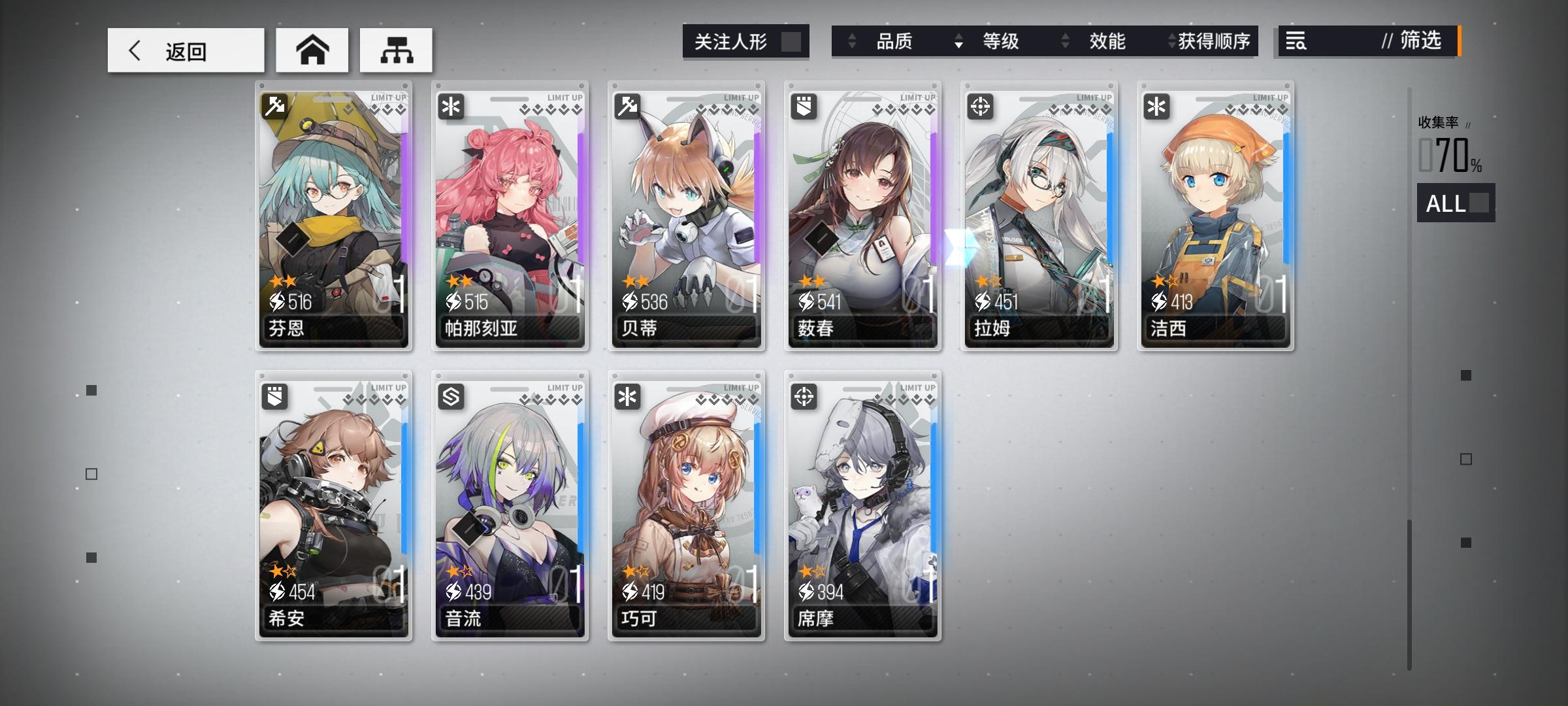The image size is (1568, 706).
Task: Click the snowflake class icon on 帕那刻亚's card
Action: tap(451, 105)
